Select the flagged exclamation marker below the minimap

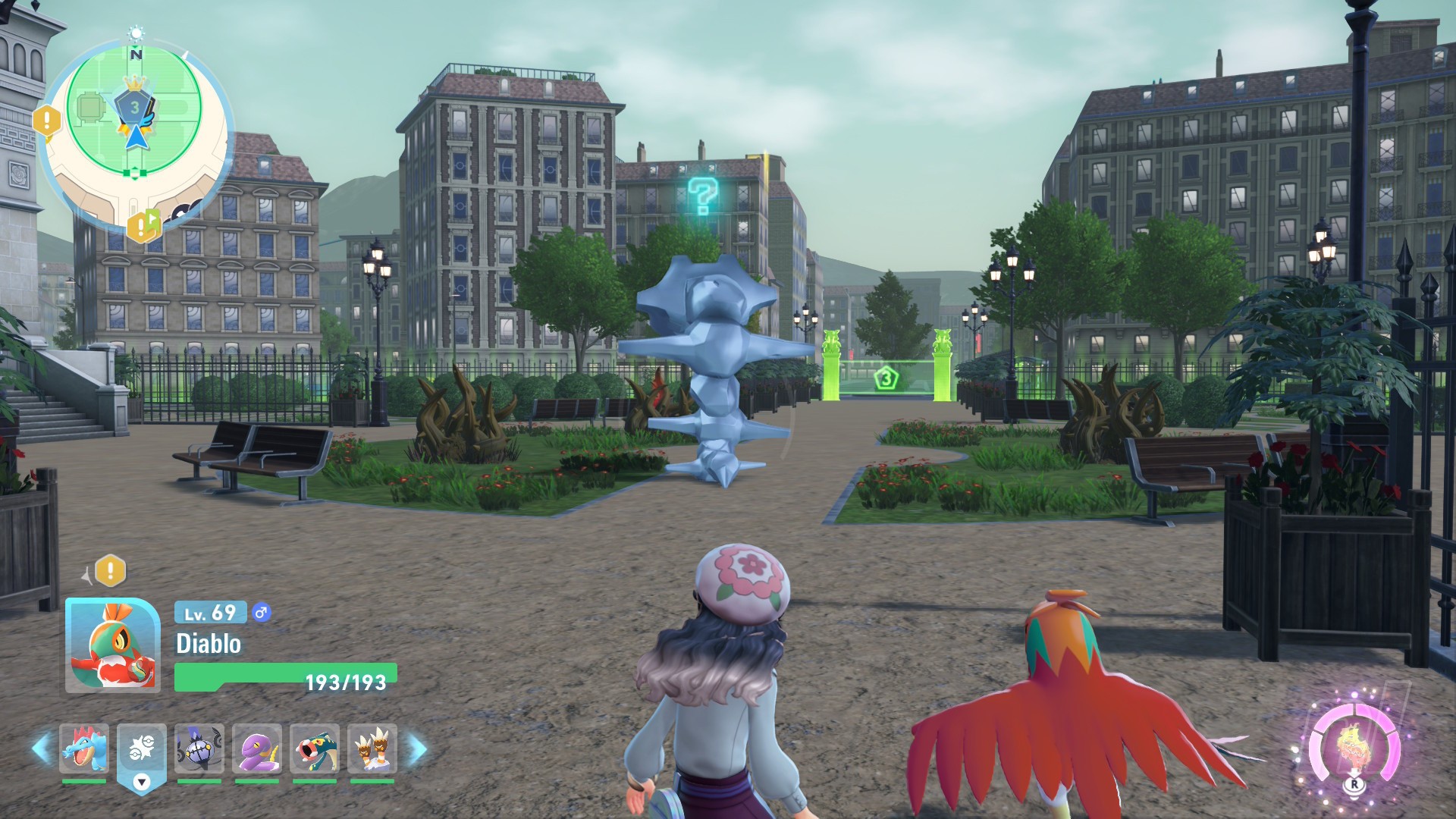pyautogui.click(x=143, y=225)
